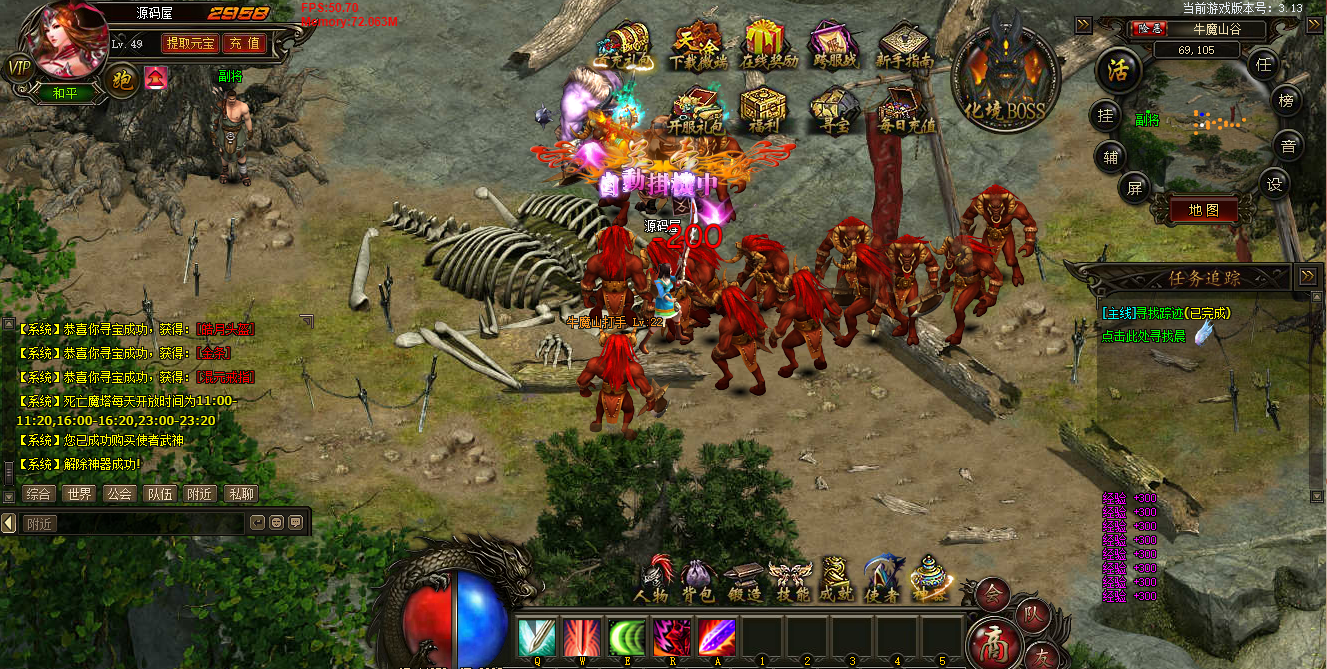Show the 技能 skills panel
This screenshot has height=669, width=1327.
coord(789,580)
